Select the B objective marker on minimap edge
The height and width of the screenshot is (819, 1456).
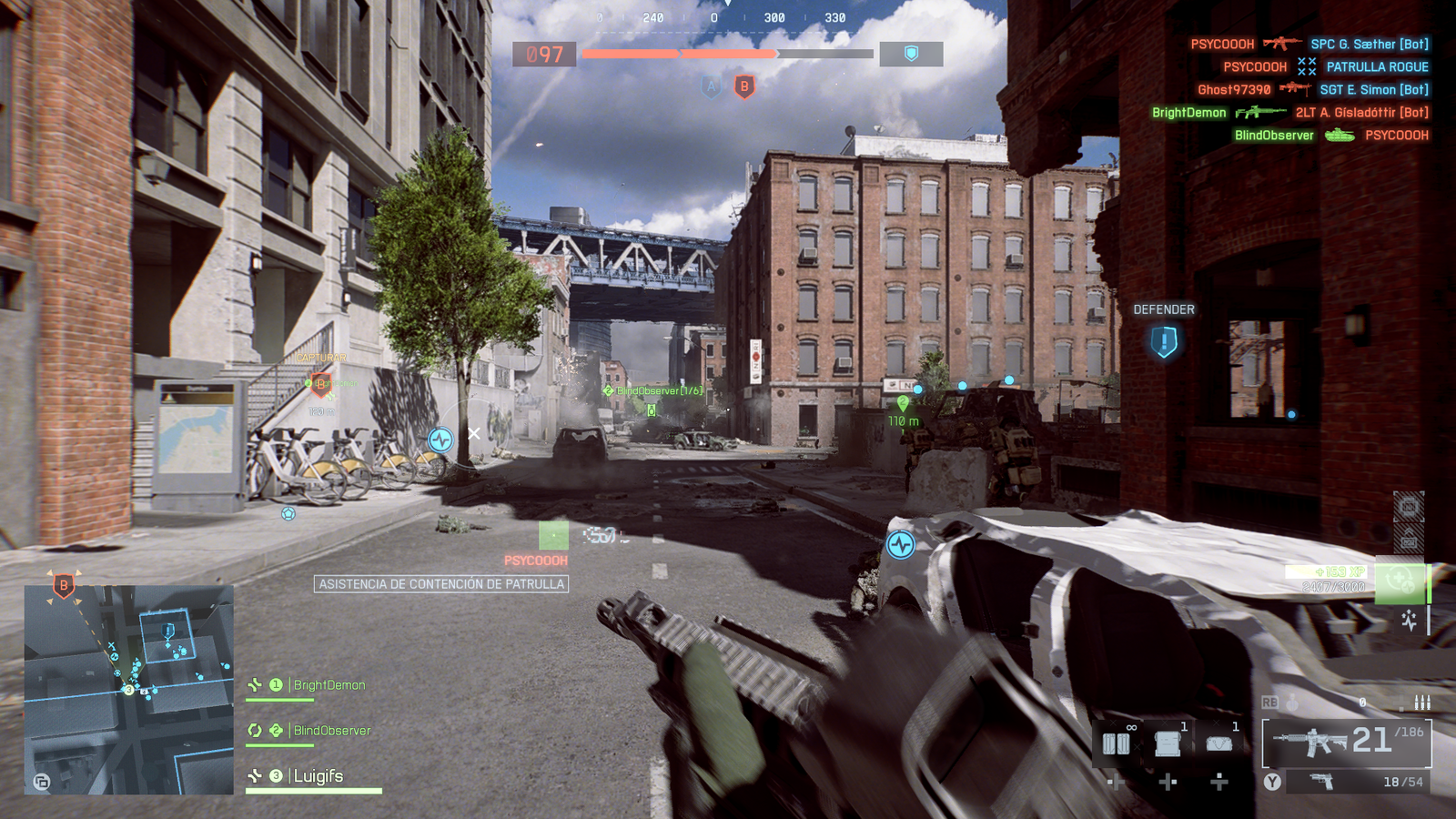coord(64,585)
